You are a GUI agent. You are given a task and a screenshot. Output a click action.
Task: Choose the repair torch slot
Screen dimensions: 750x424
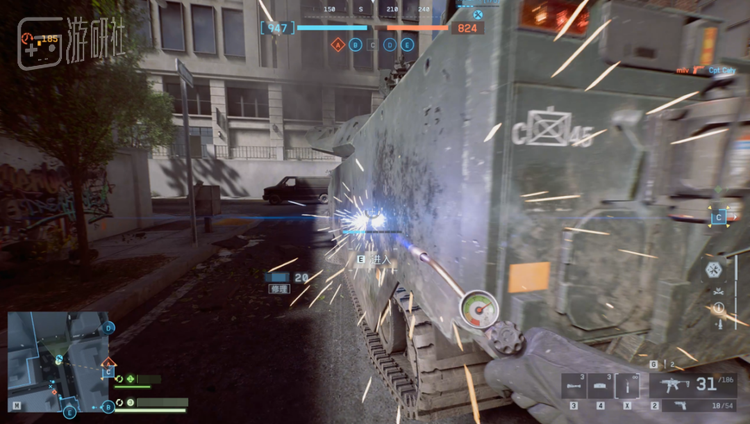click(627, 385)
